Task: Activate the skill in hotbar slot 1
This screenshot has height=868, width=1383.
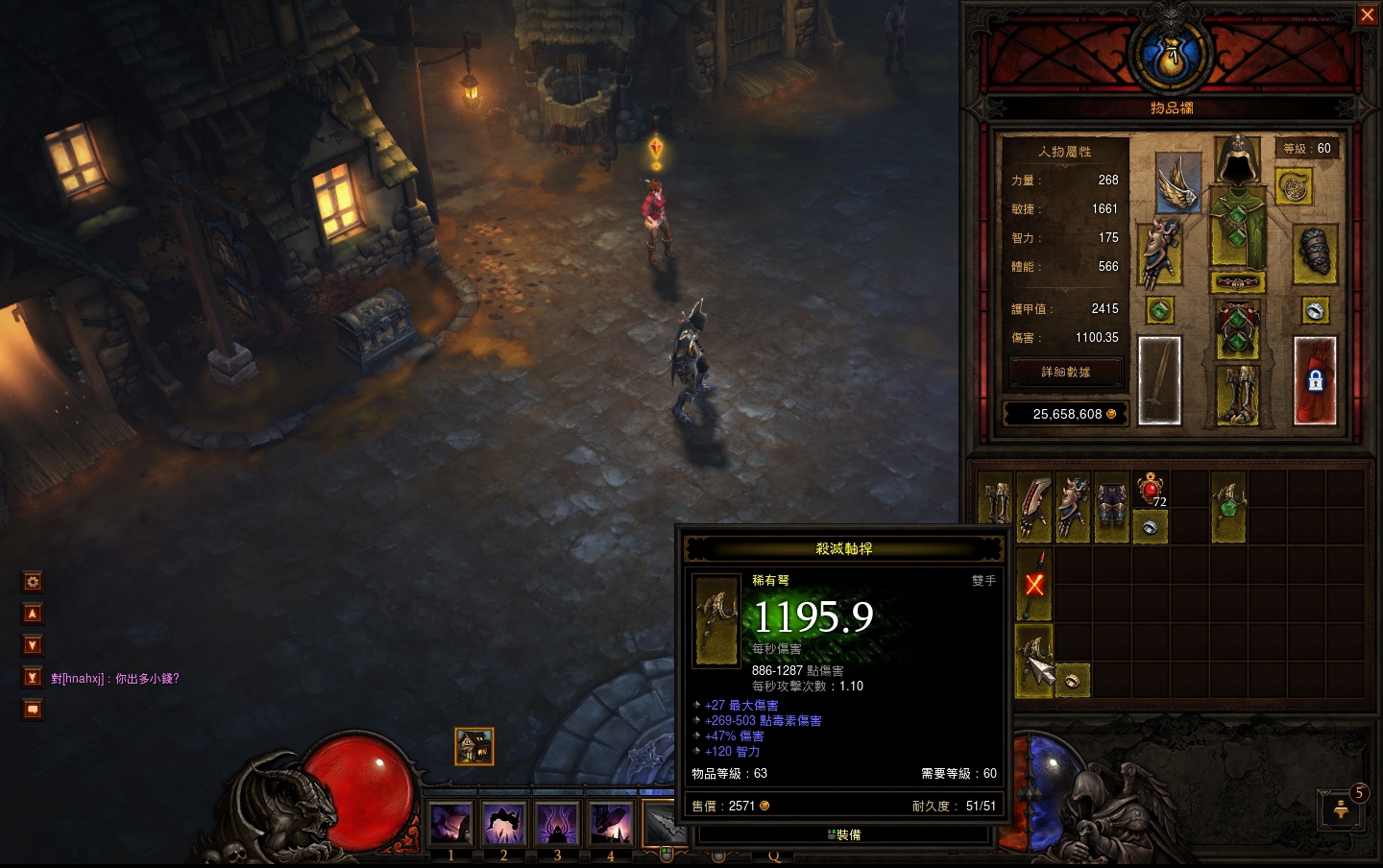Action: click(450, 824)
